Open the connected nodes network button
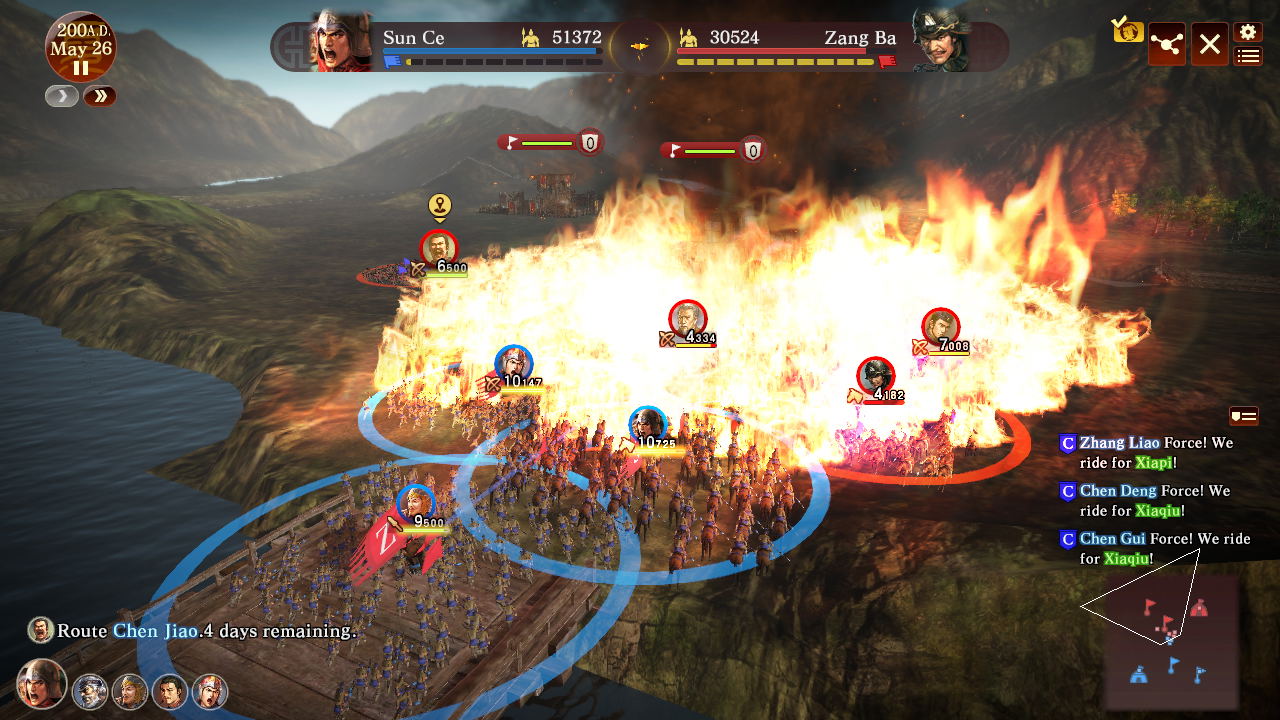The image size is (1280, 720). pyautogui.click(x=1167, y=44)
